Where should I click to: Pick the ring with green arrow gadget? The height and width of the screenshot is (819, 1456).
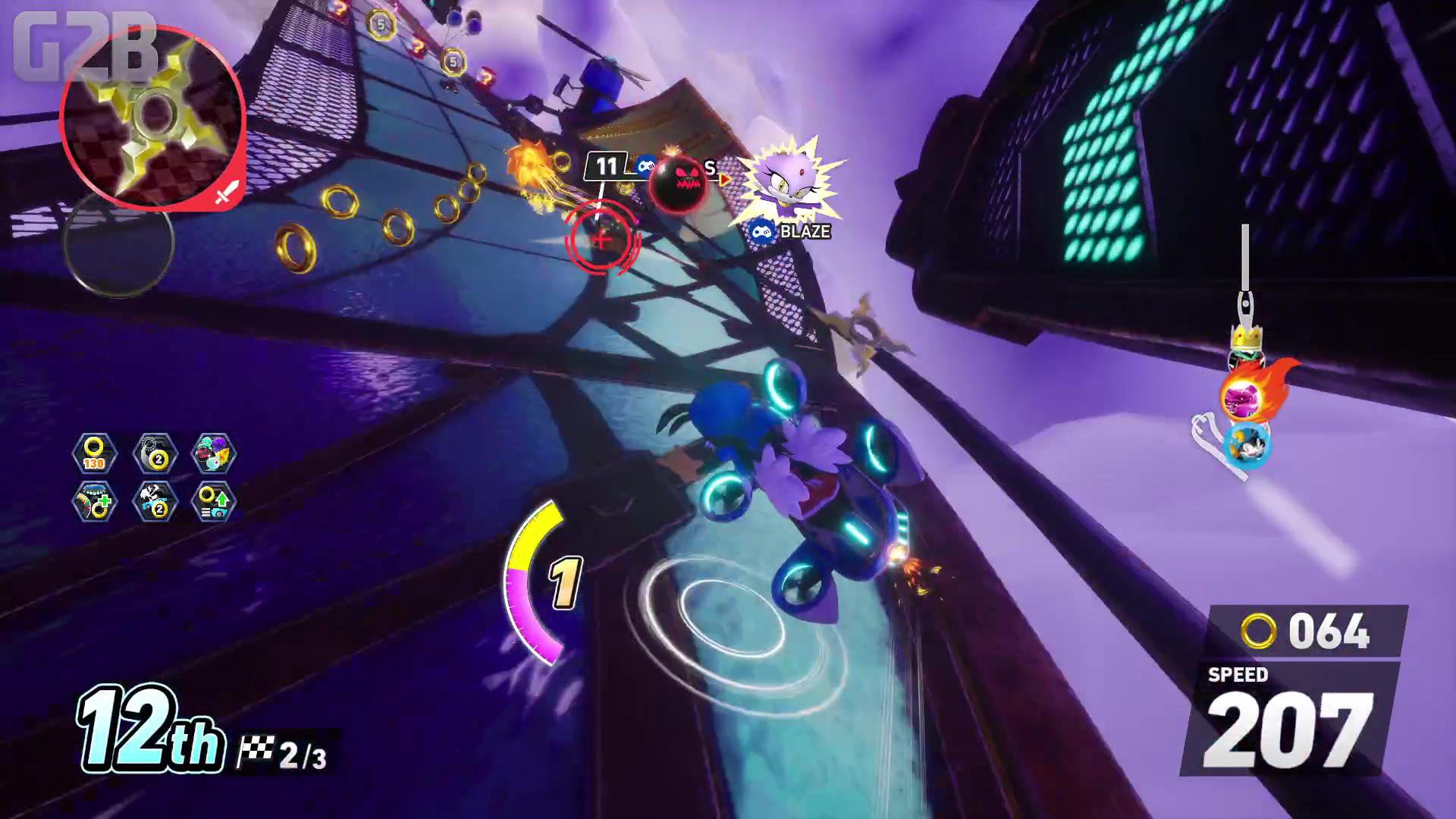tap(215, 501)
